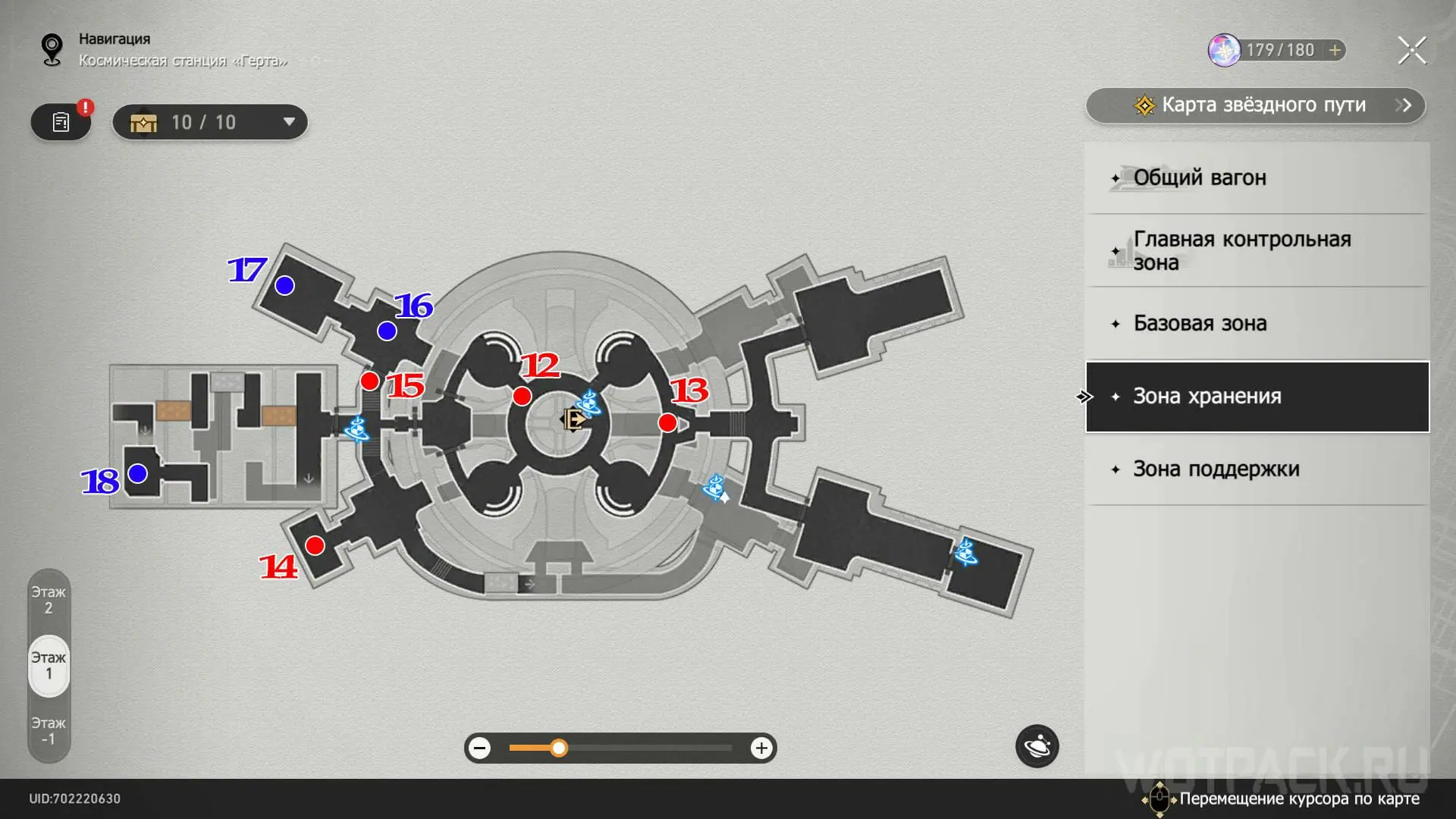Click the Навигация map pin icon
The width and height of the screenshot is (1456, 819).
[x=52, y=50]
